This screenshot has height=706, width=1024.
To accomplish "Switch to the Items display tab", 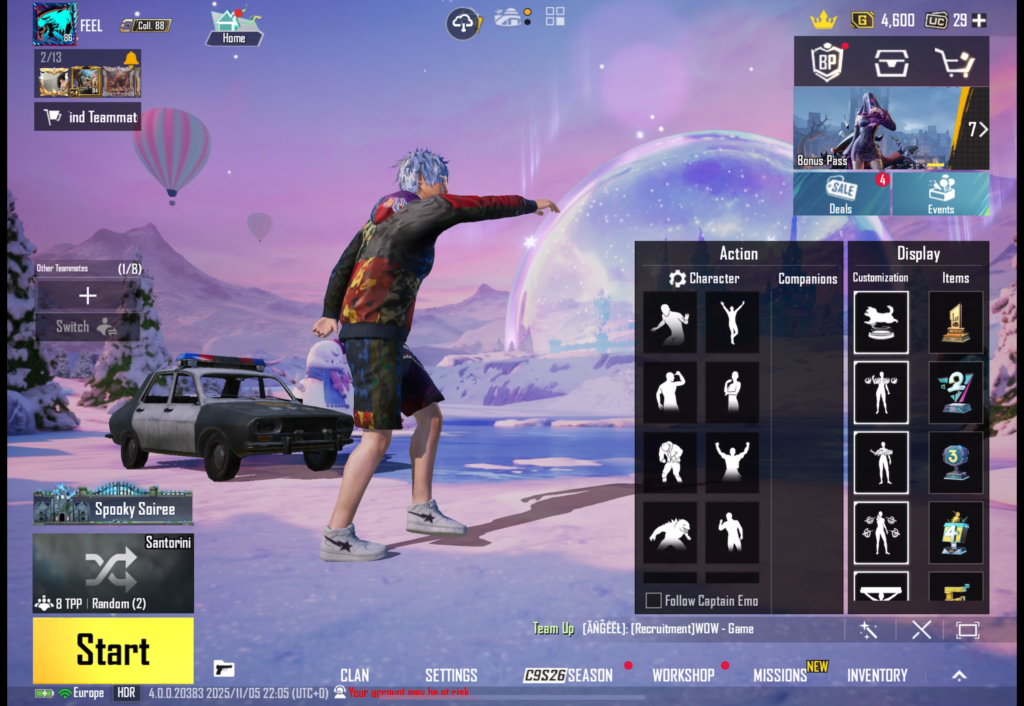I will click(x=955, y=278).
